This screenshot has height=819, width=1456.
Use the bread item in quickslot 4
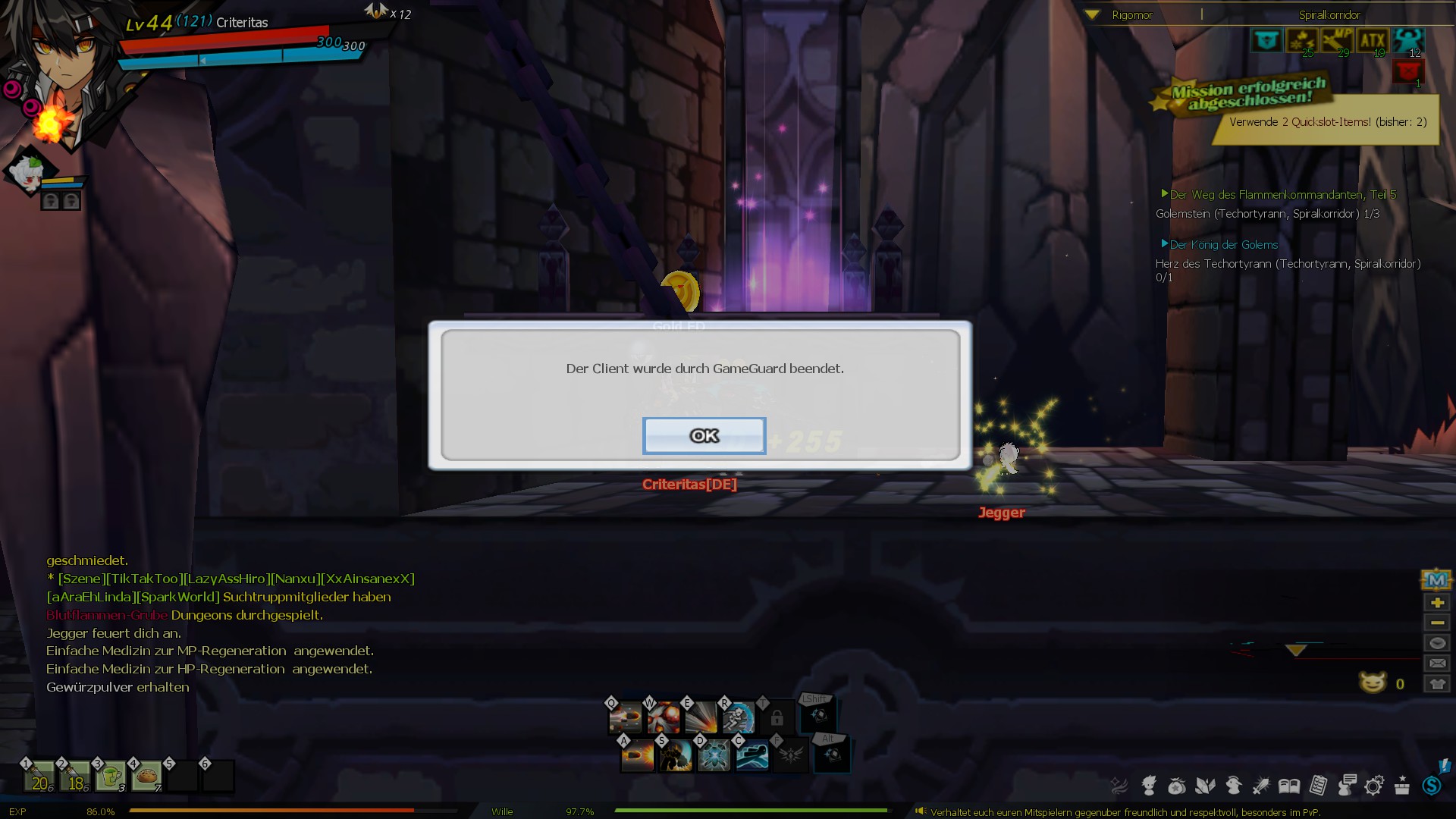coord(146,777)
